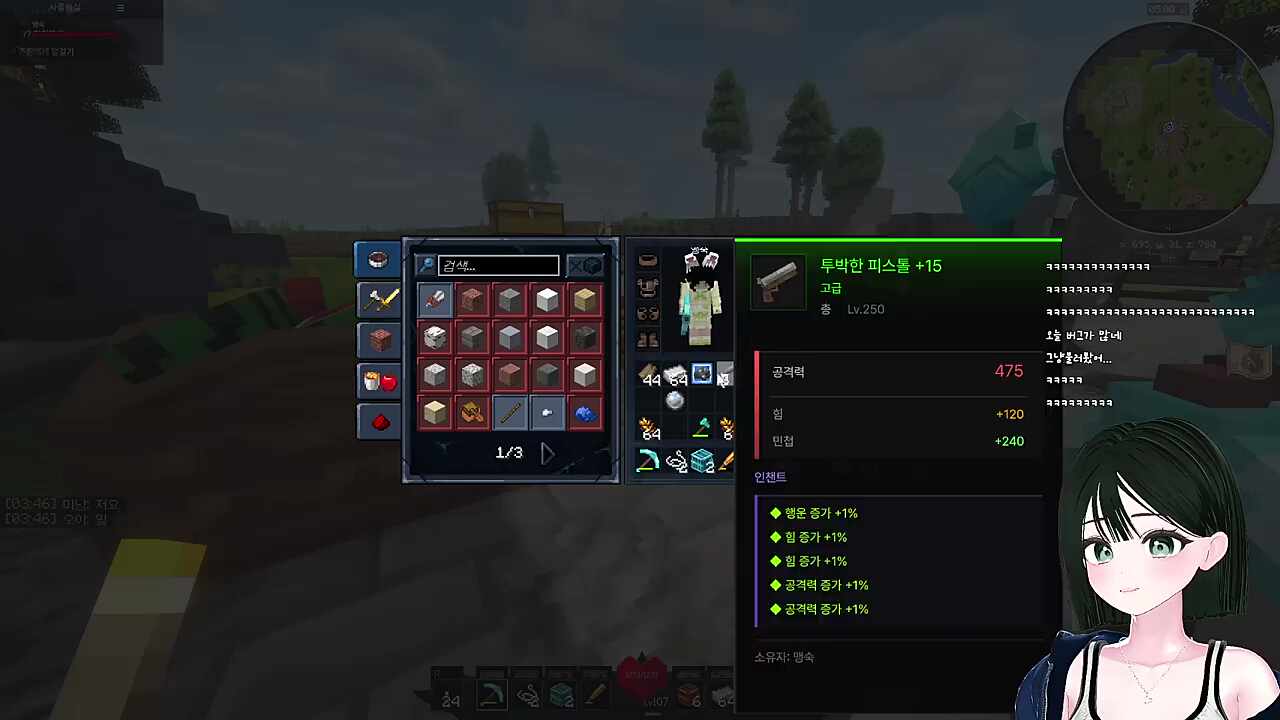This screenshot has width=1280, height=720.
Task: Go to next page of creative items
Action: coord(546,452)
